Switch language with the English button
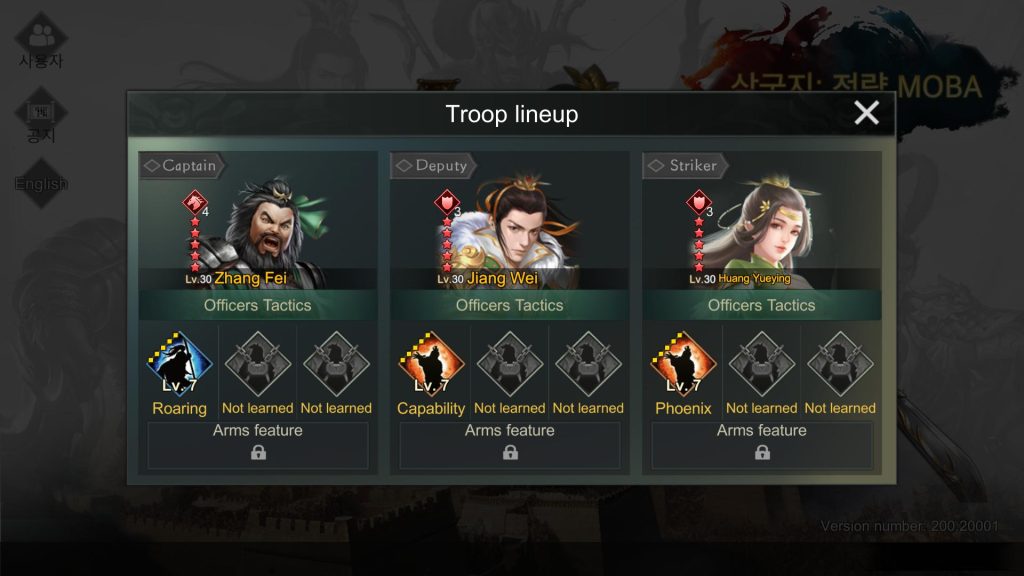The image size is (1024, 576). 41,183
